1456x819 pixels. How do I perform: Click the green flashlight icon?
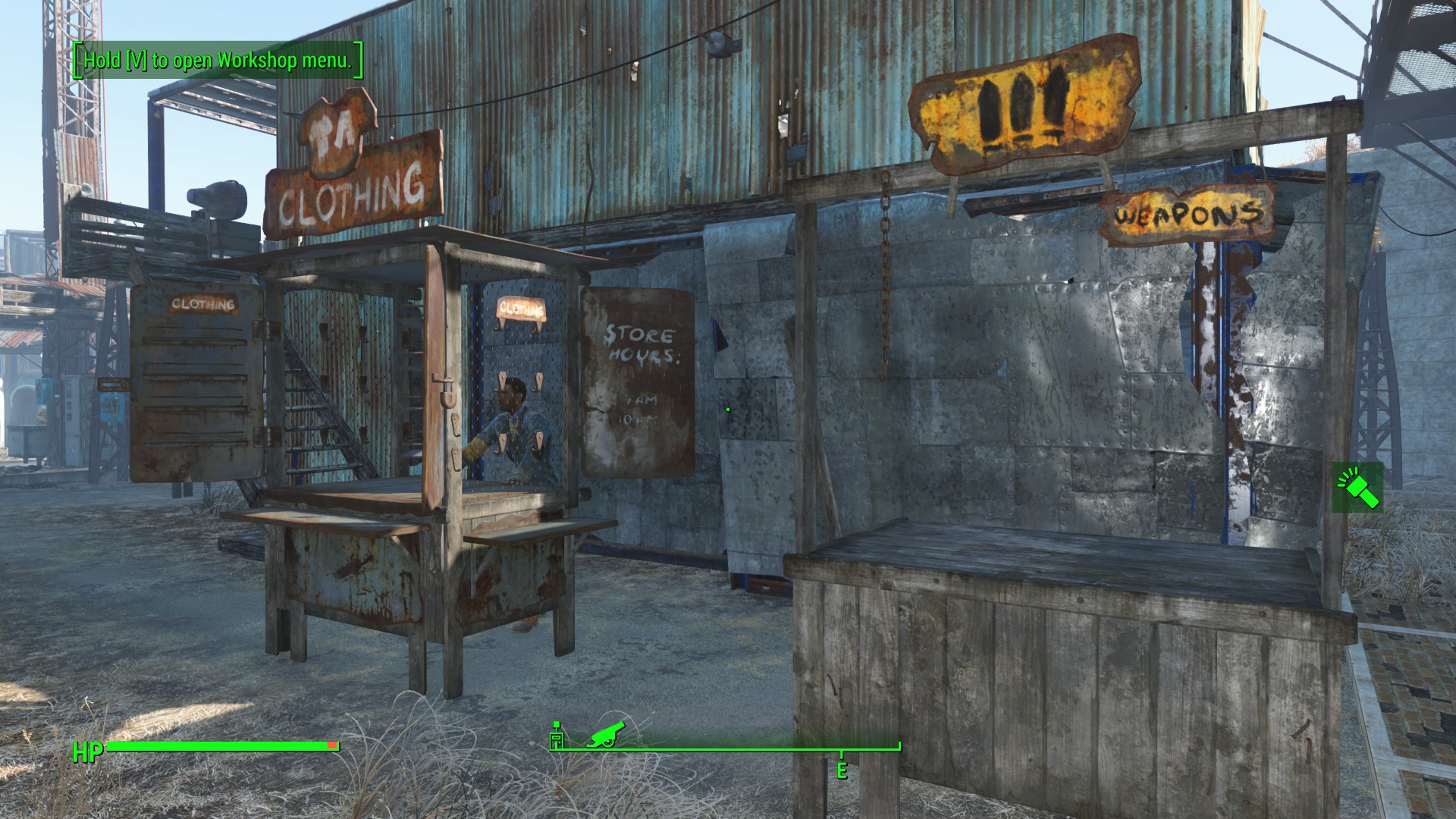pyautogui.click(x=1357, y=488)
